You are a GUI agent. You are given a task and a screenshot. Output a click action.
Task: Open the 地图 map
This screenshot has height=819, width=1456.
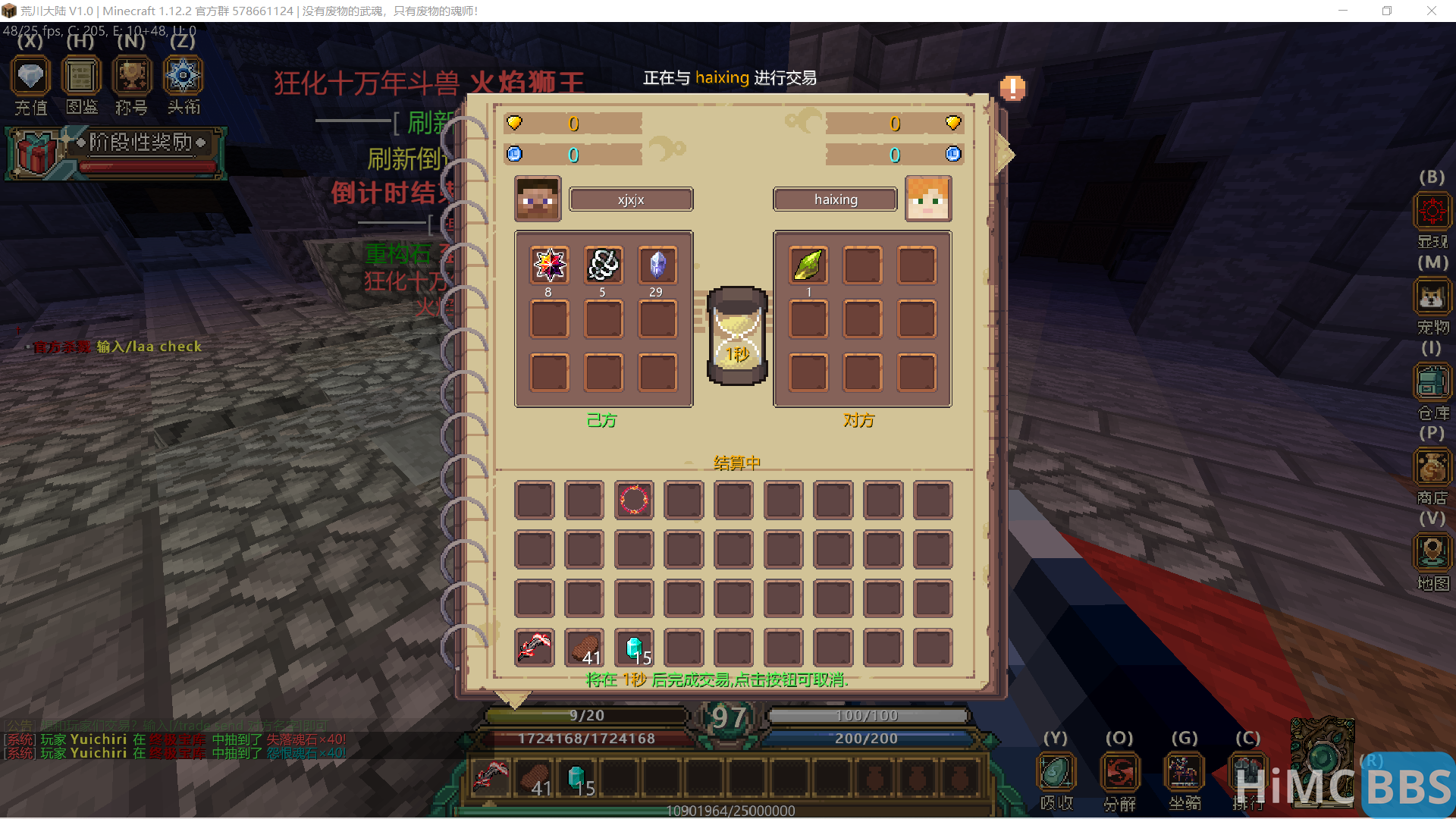pyautogui.click(x=1432, y=554)
